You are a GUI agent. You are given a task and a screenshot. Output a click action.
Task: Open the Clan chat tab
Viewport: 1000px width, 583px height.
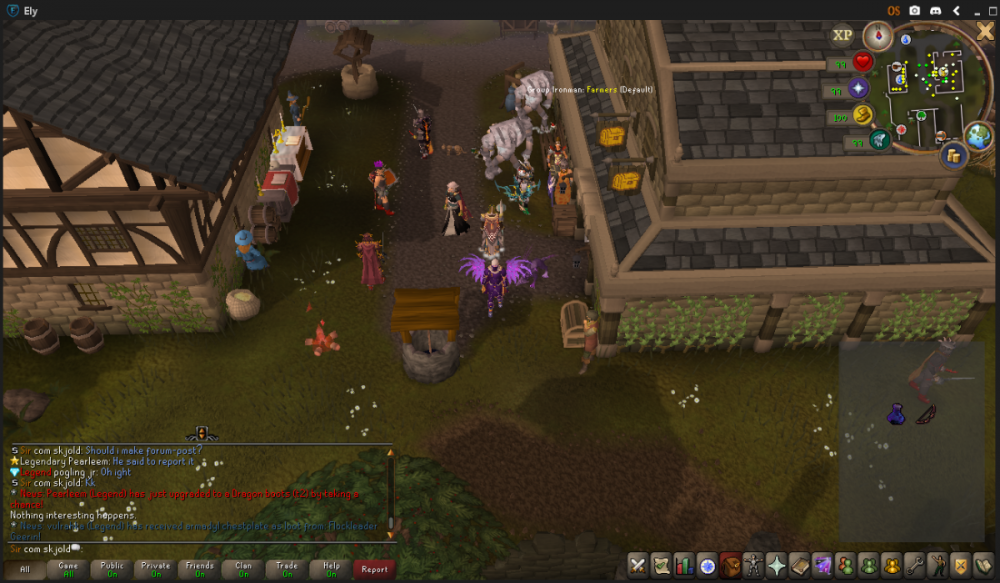click(x=243, y=569)
